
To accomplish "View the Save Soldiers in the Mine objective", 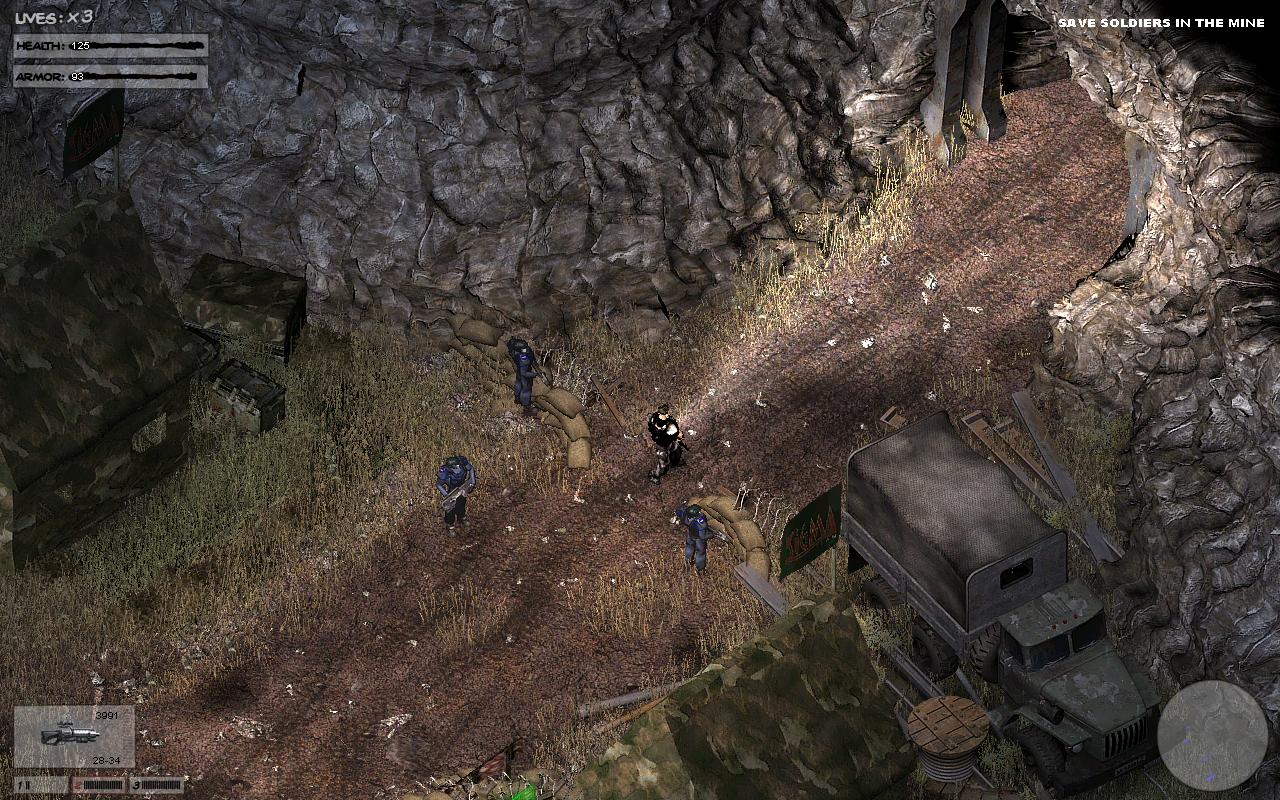I will pos(1160,23).
